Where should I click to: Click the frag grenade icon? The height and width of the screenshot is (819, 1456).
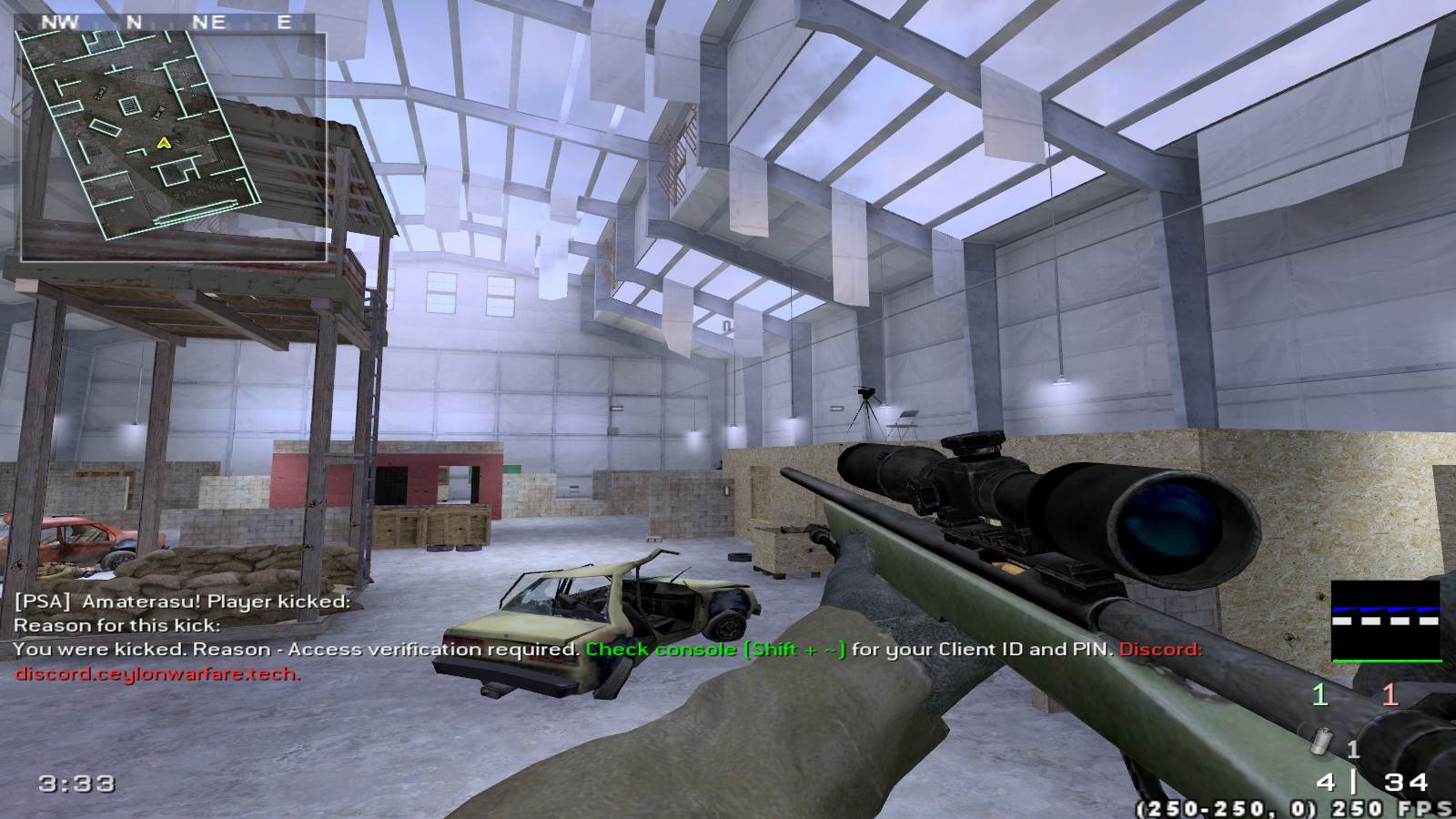(x=1320, y=743)
